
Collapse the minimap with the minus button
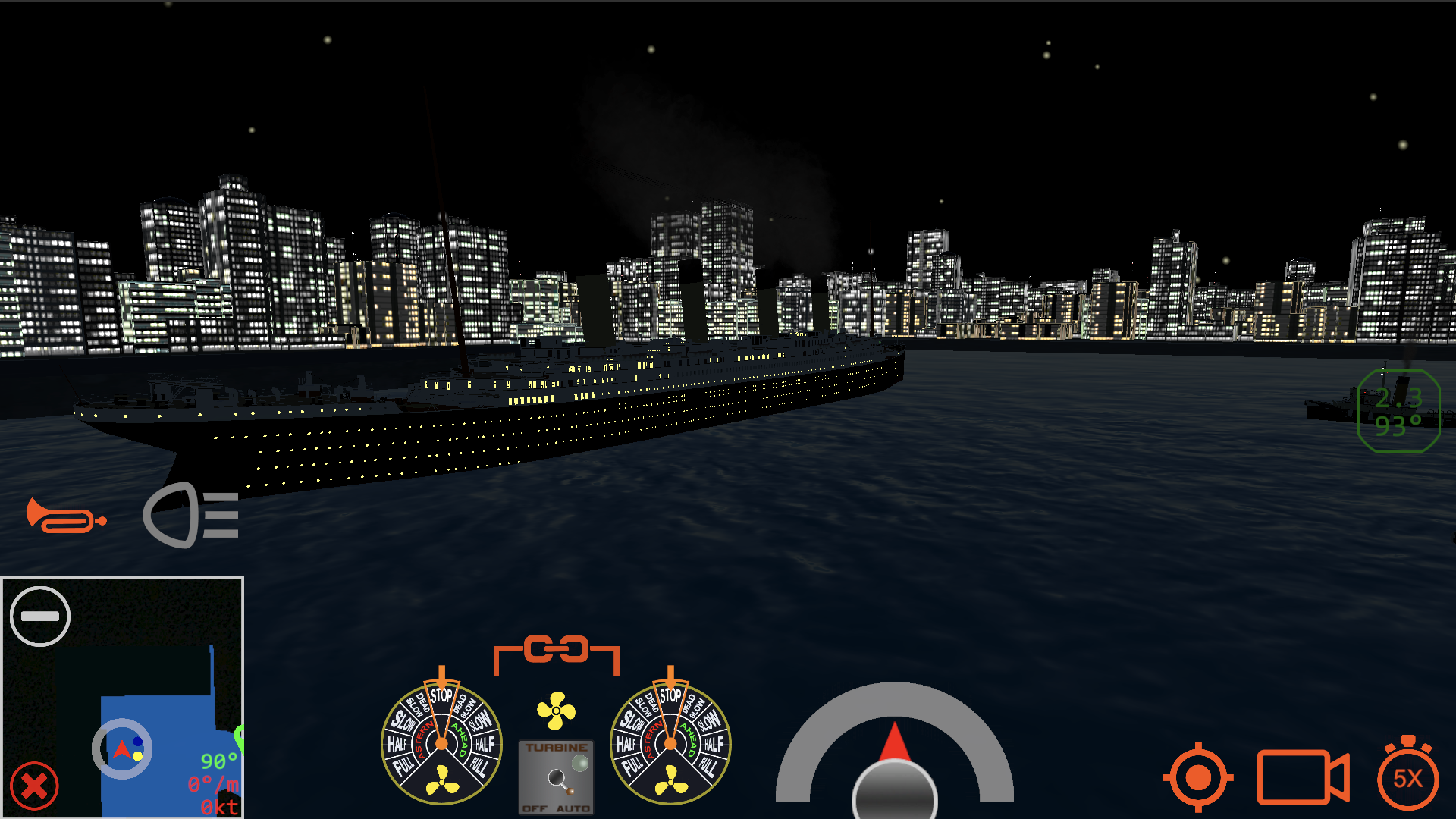42,616
